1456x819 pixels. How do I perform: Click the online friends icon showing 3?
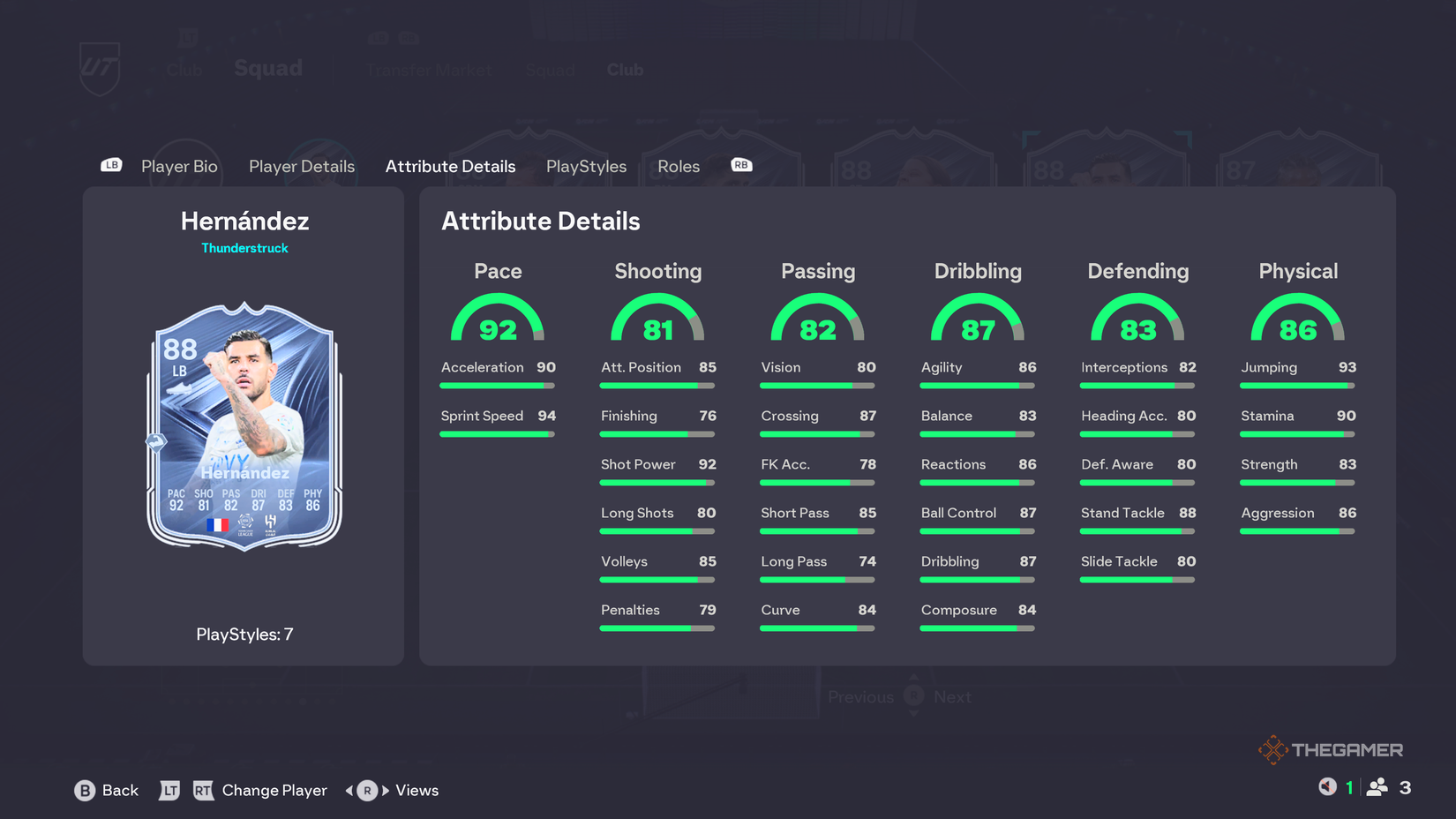1379,785
